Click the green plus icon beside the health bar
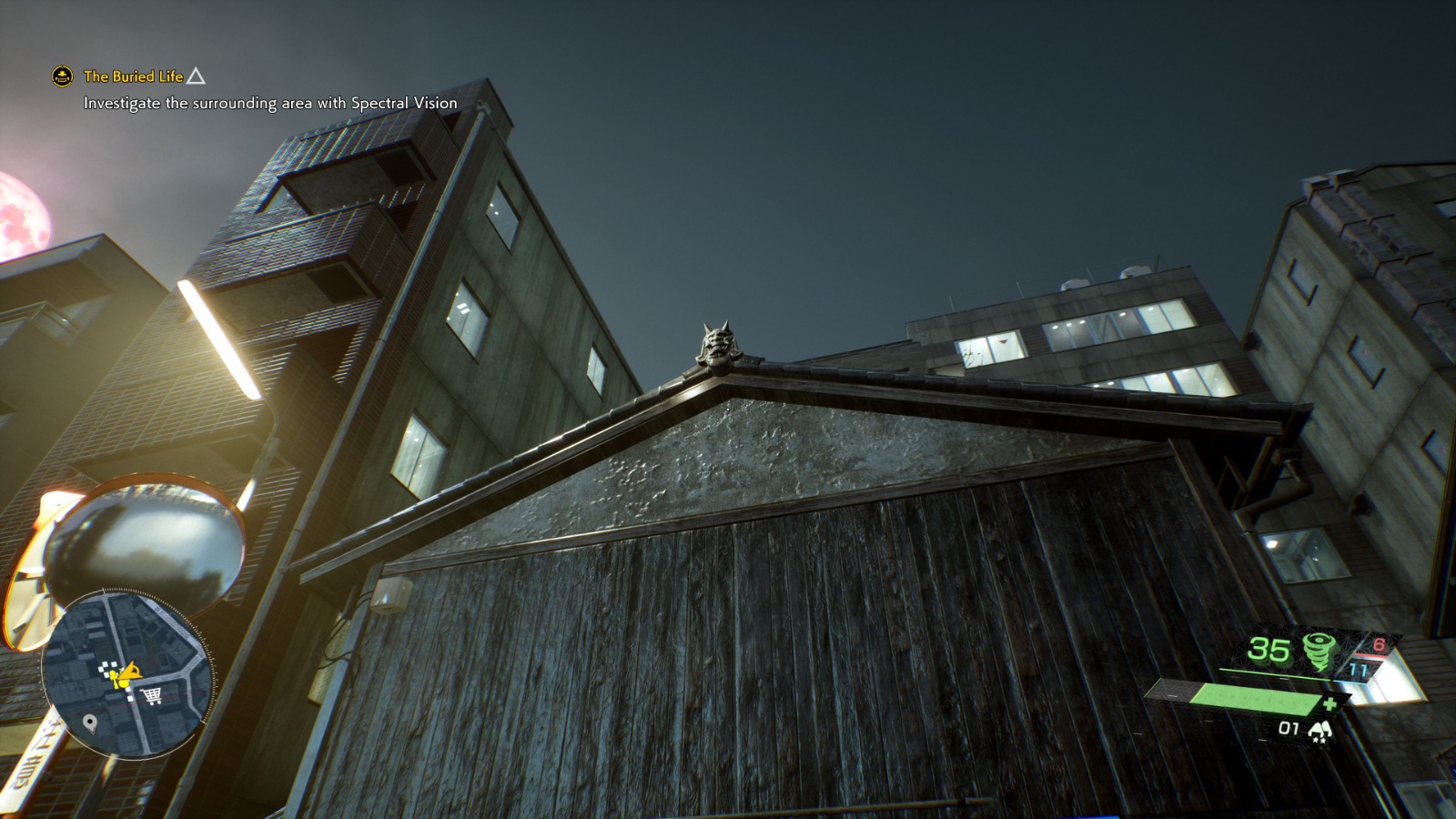1456x819 pixels. pyautogui.click(x=1331, y=703)
